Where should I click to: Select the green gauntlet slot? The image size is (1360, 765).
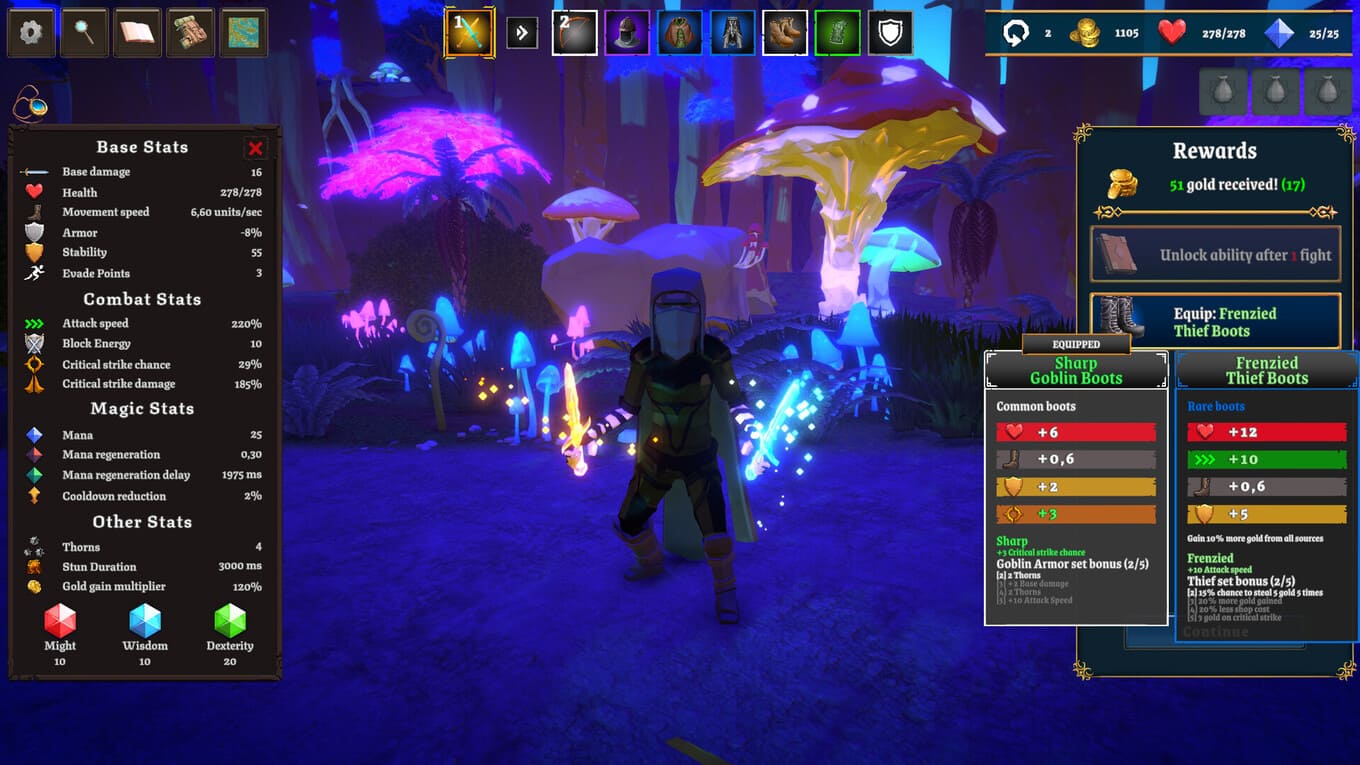[837, 33]
